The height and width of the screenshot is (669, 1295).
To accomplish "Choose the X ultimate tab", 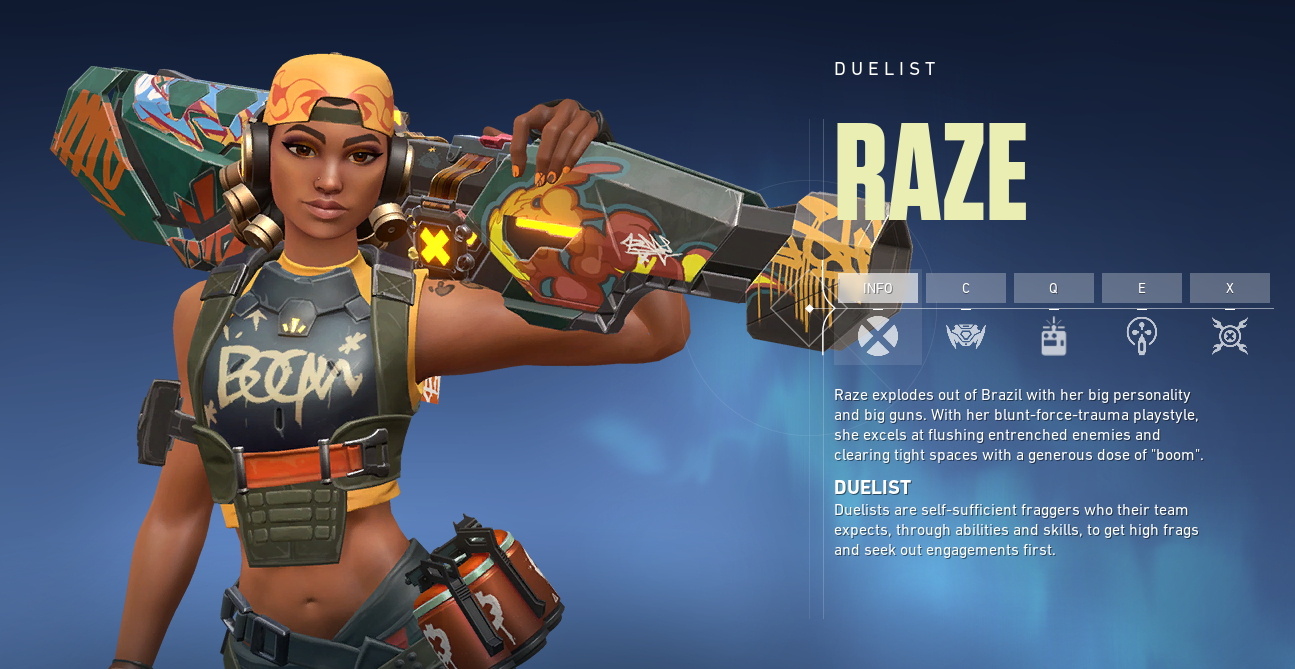I will (x=1229, y=288).
